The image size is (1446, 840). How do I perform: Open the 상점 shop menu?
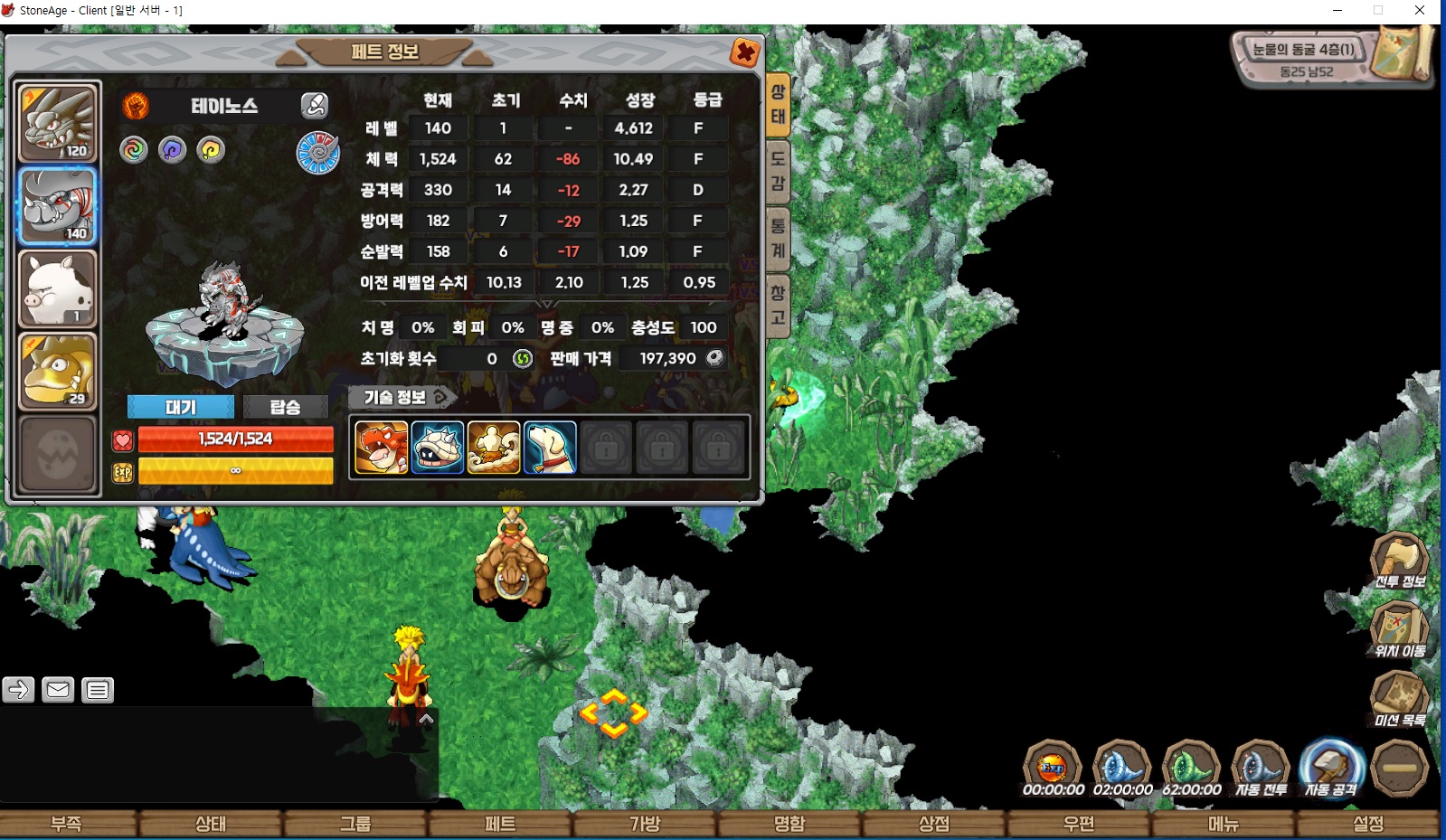[934, 824]
